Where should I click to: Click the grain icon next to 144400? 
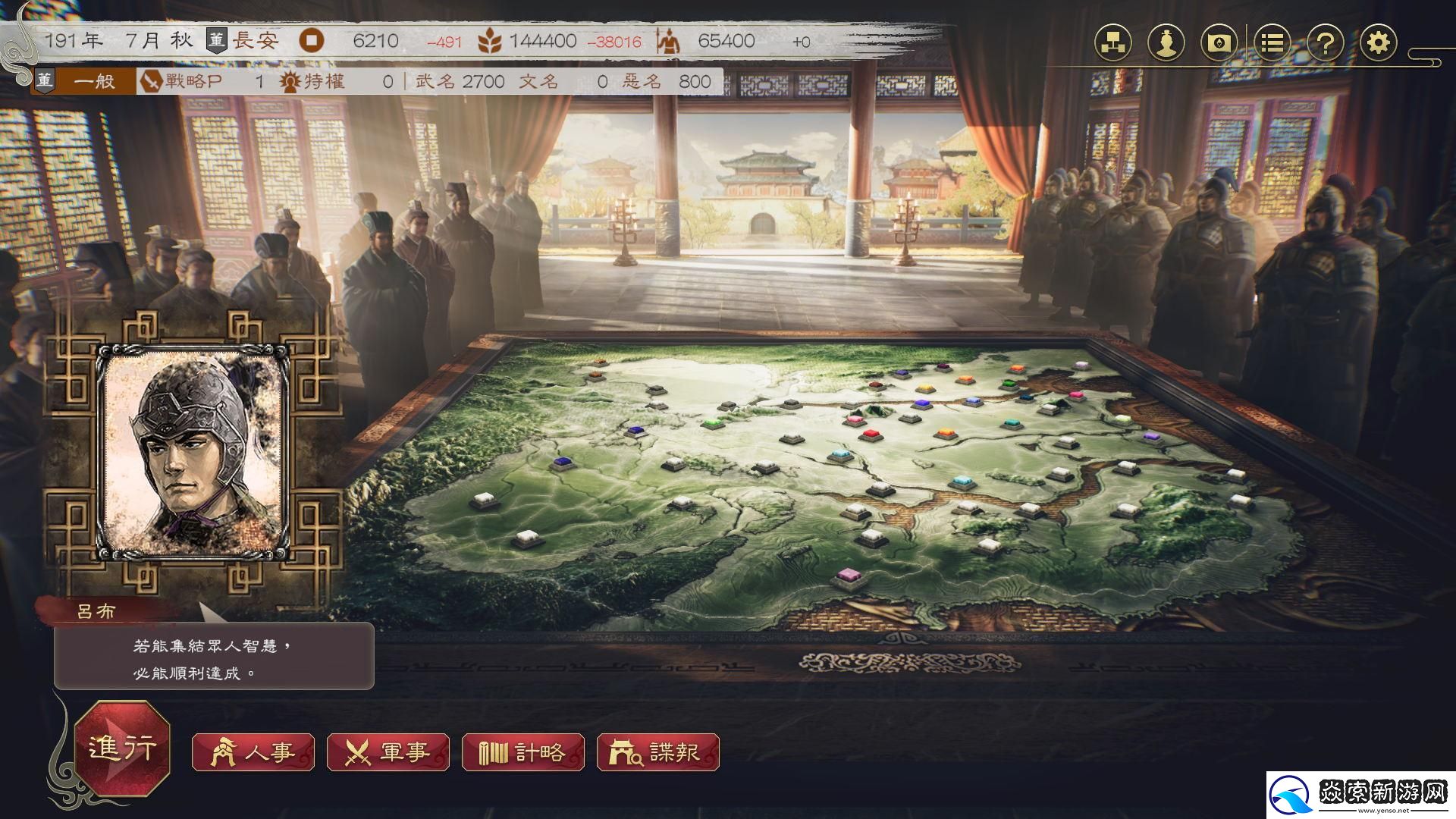[x=490, y=42]
